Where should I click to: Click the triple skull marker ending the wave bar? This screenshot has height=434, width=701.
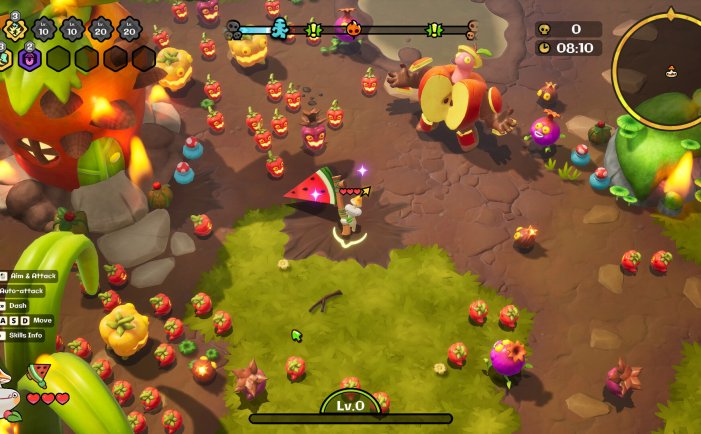(x=472, y=29)
